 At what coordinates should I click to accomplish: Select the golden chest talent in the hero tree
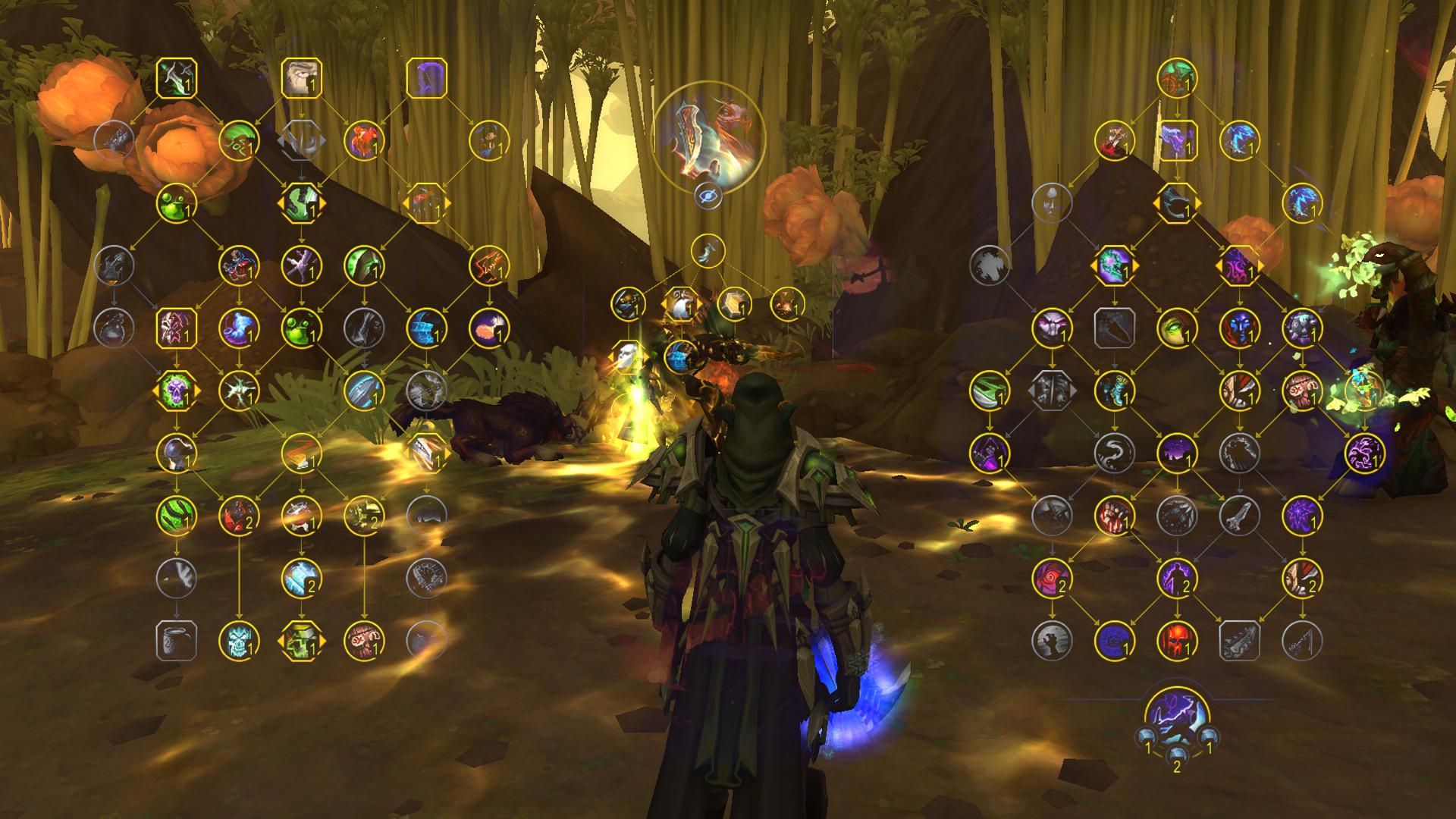click(x=736, y=304)
